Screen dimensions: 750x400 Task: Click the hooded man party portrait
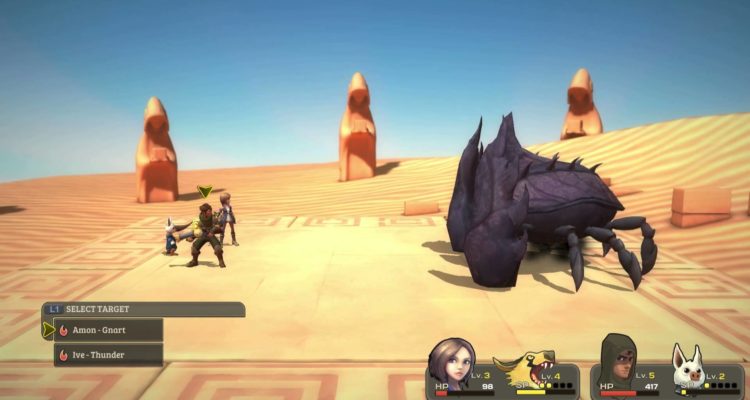619,361
